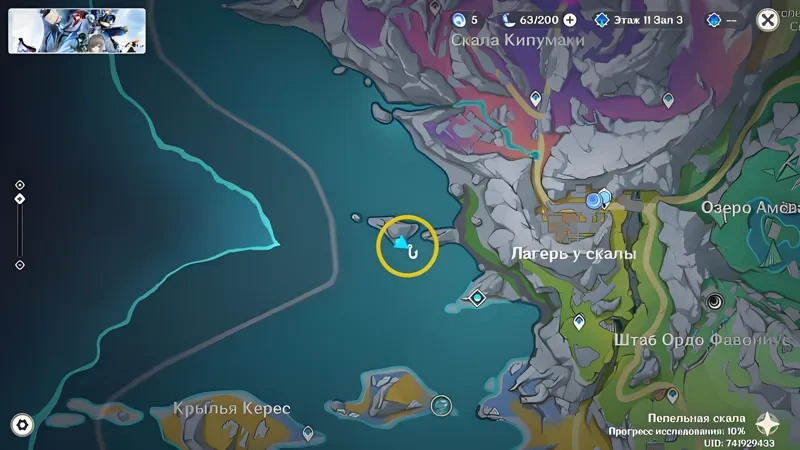The width and height of the screenshot is (800, 450).
Task: Click the zoom-in button on map slider
Action: [x=20, y=185]
